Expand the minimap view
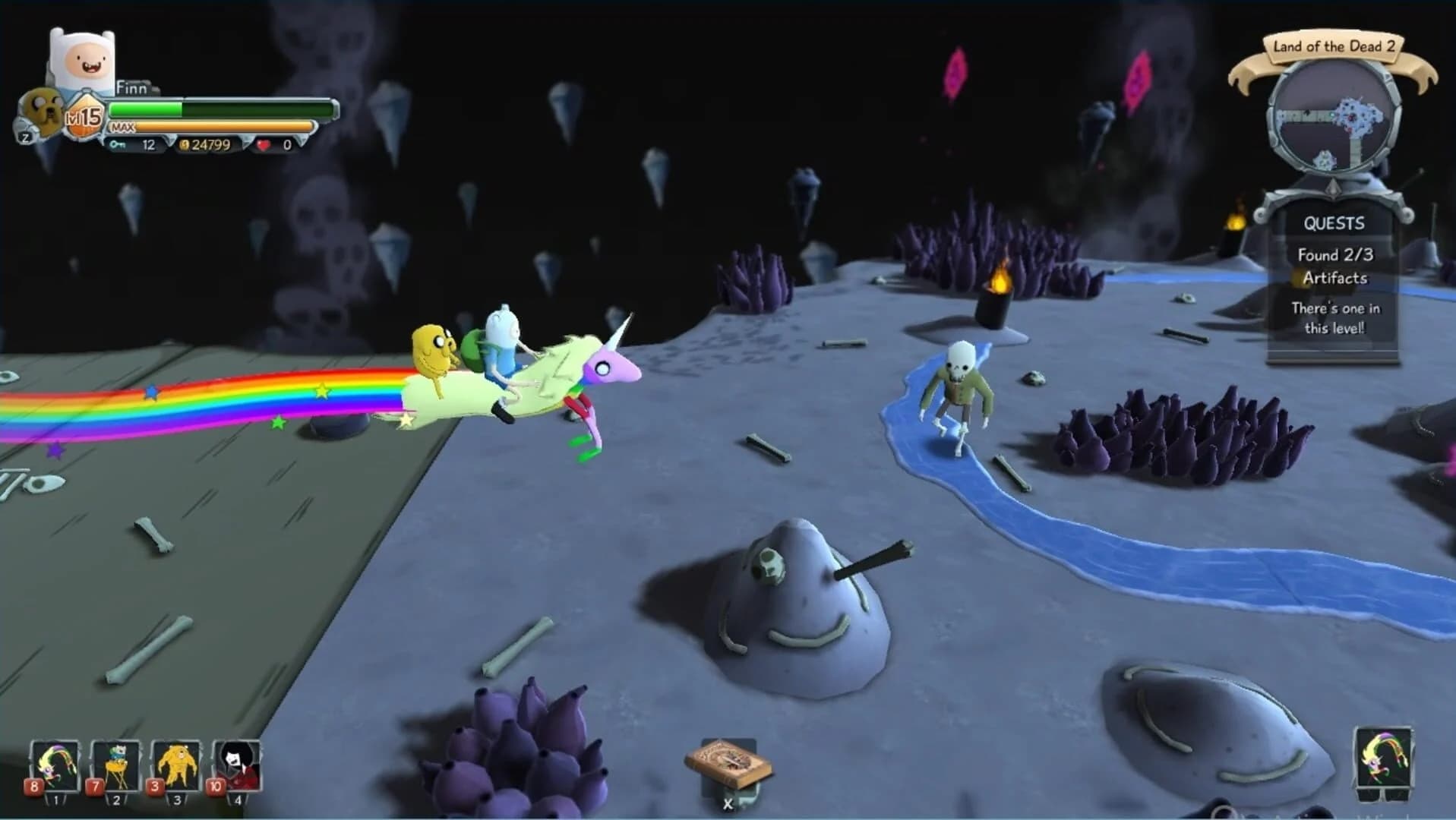The image size is (1456, 820). pos(1333,121)
